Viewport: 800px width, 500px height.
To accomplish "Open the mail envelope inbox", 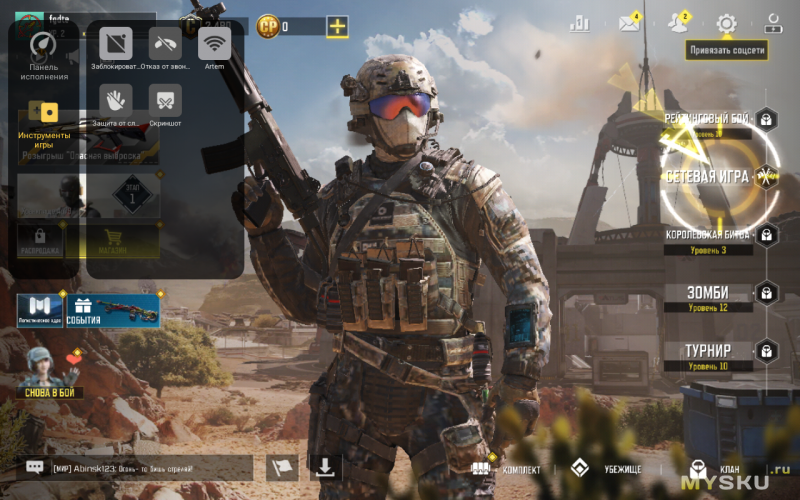I will (x=629, y=24).
